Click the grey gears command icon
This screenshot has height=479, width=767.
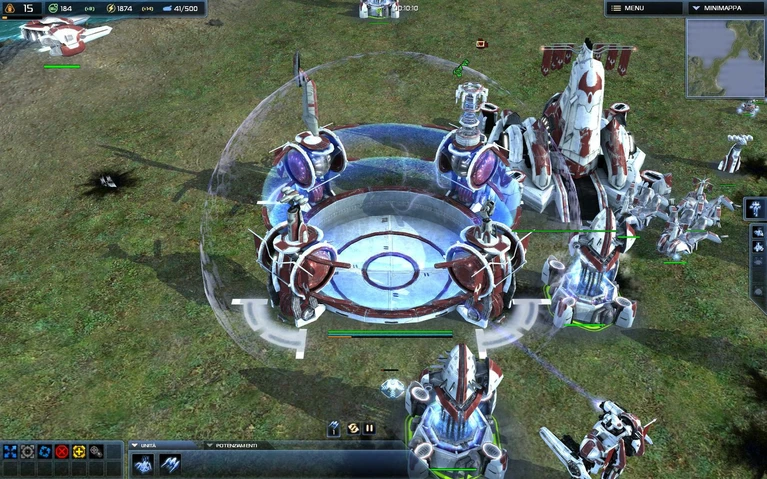(x=95, y=452)
